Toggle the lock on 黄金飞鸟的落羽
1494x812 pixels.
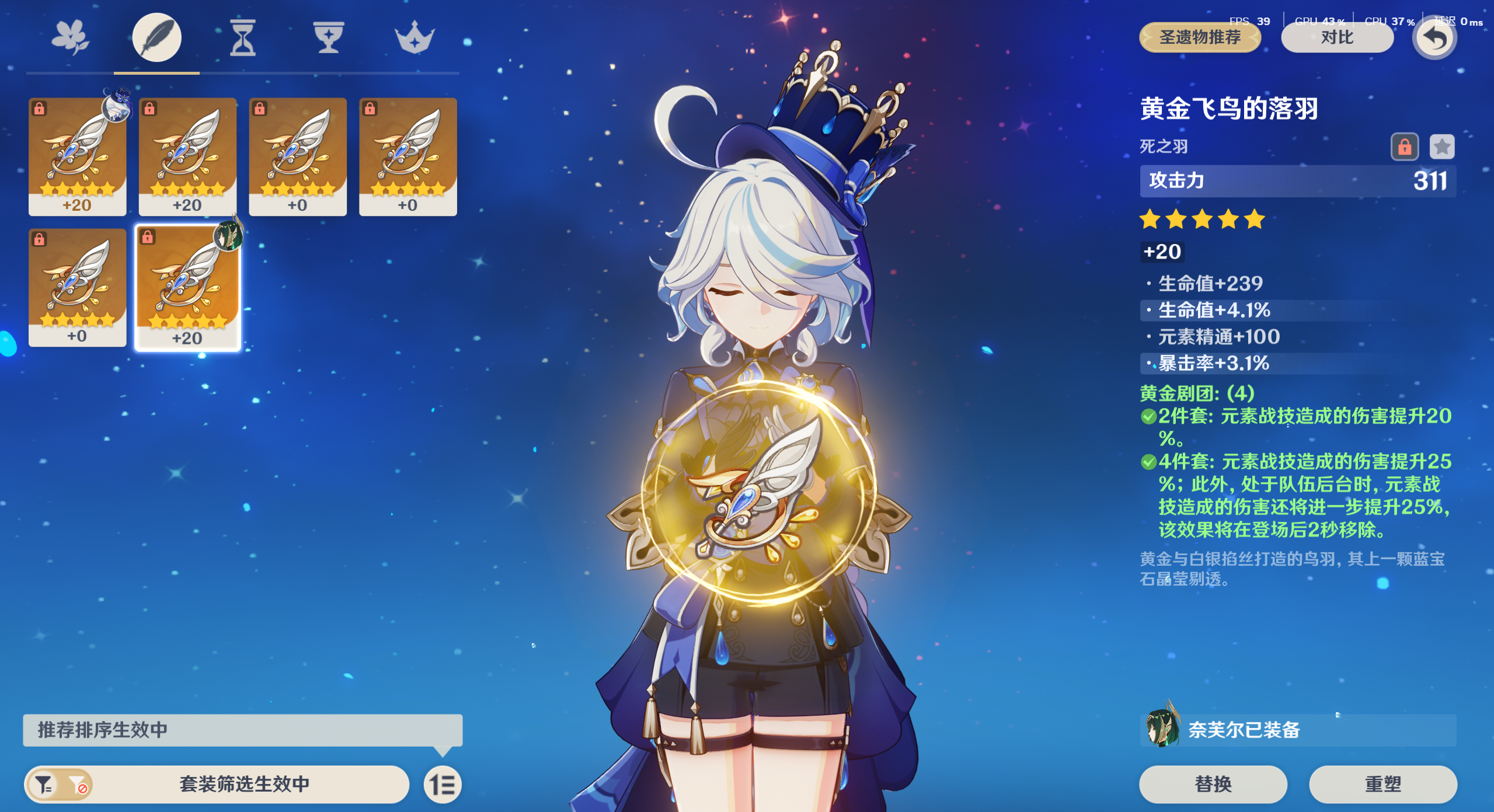tap(1406, 147)
